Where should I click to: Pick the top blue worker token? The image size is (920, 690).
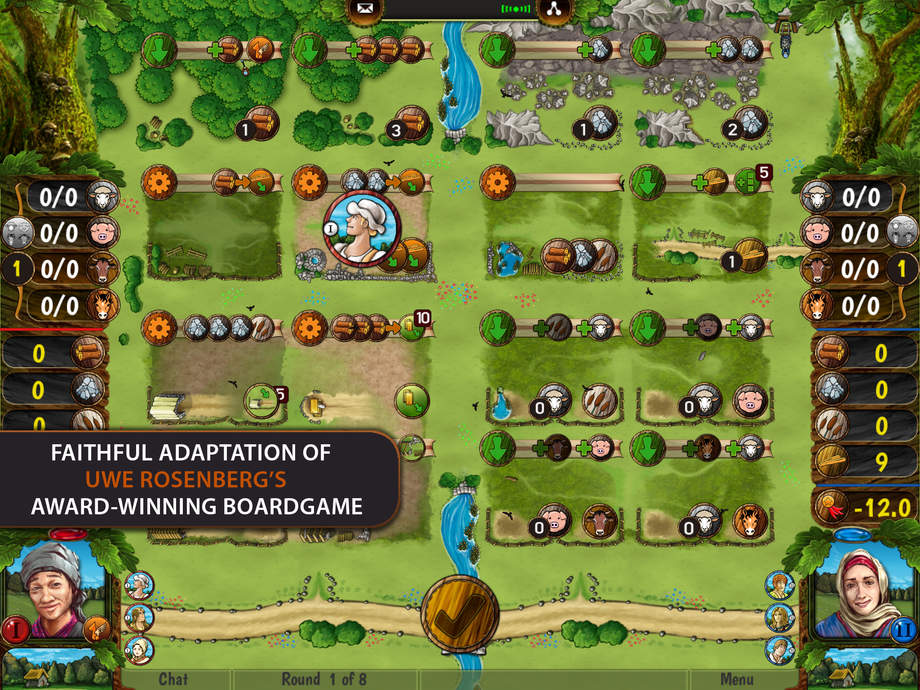pyautogui.click(x=779, y=585)
